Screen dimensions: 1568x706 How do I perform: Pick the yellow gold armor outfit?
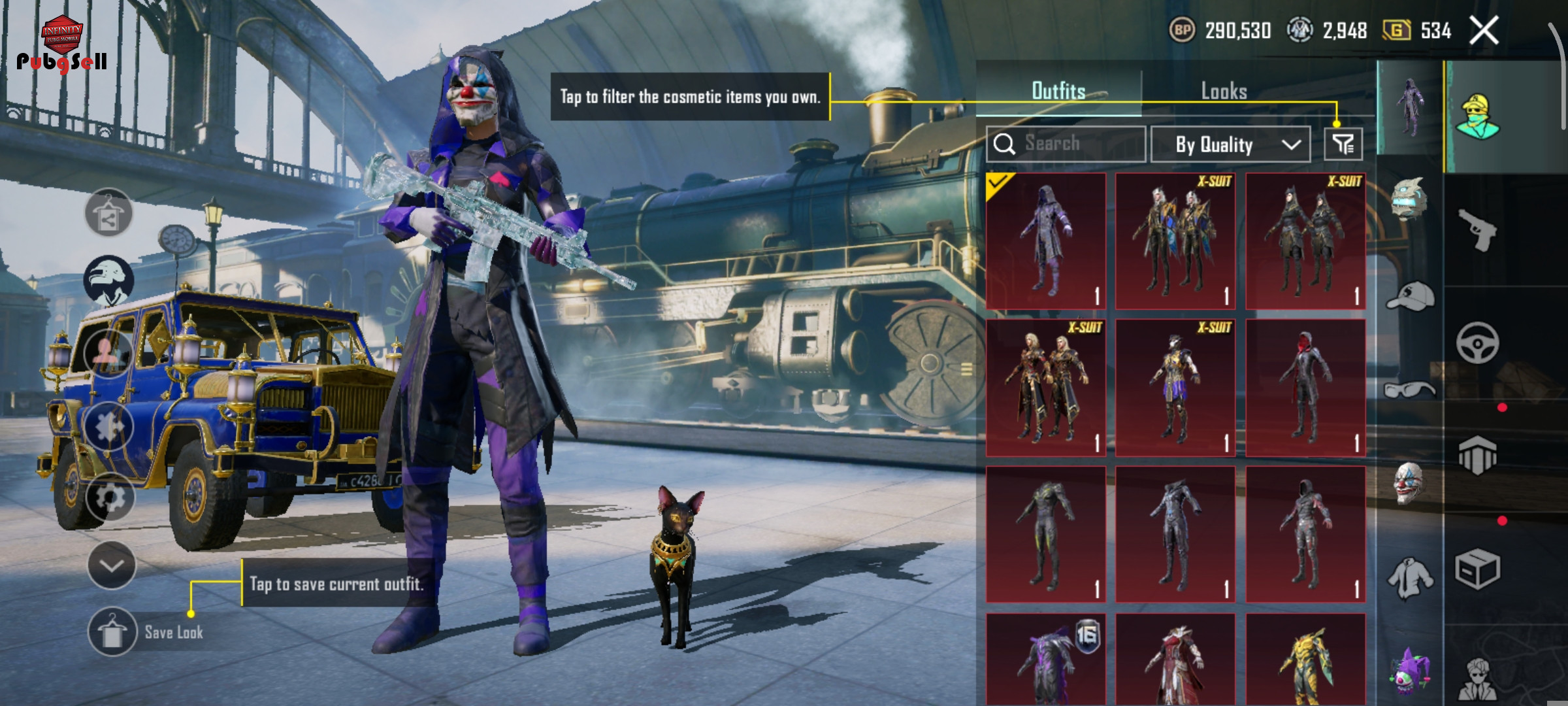point(1305,660)
